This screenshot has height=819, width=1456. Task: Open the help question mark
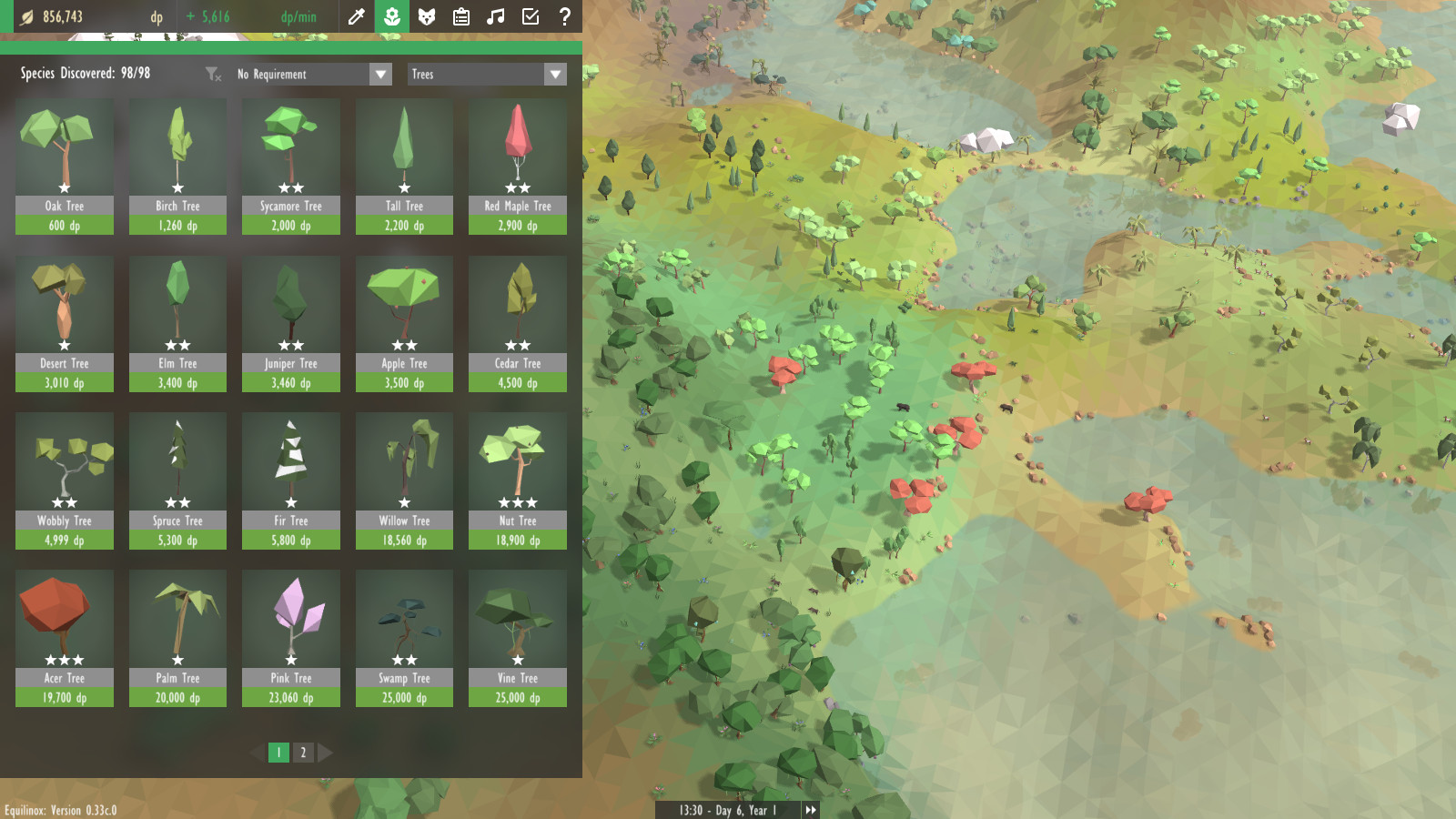pyautogui.click(x=565, y=16)
